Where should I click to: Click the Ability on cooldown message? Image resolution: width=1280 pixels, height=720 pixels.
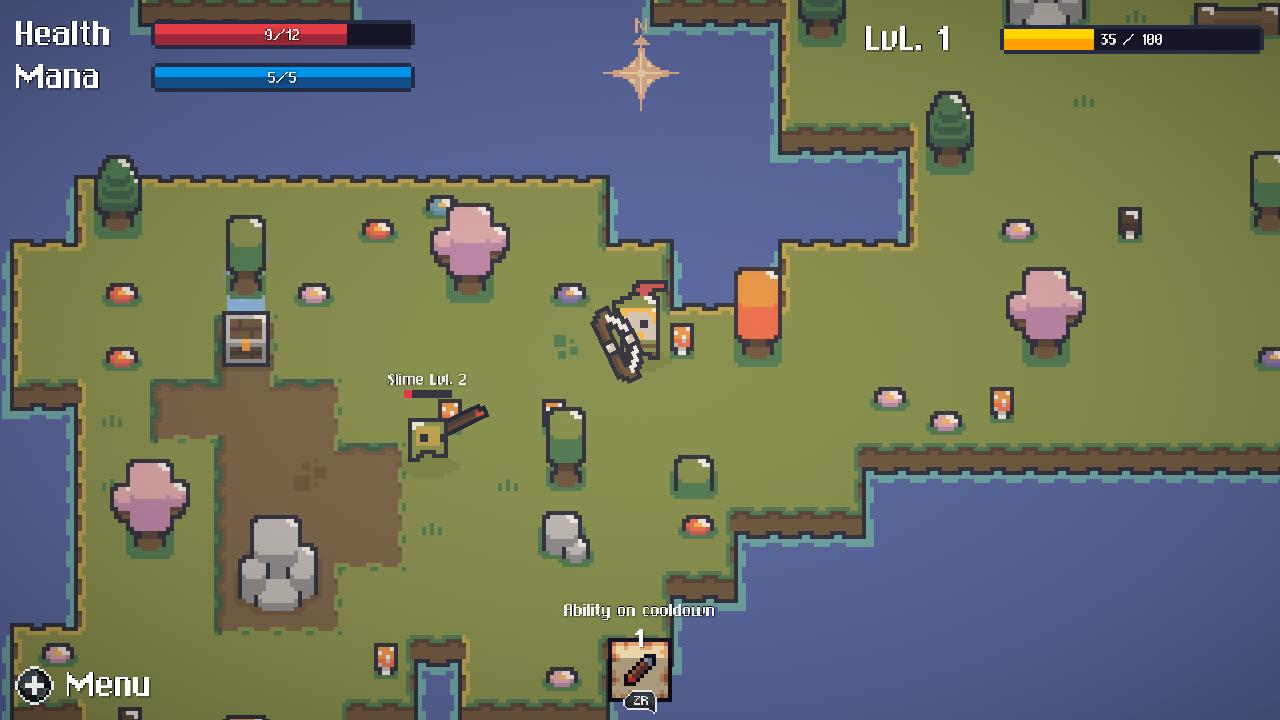tap(639, 610)
